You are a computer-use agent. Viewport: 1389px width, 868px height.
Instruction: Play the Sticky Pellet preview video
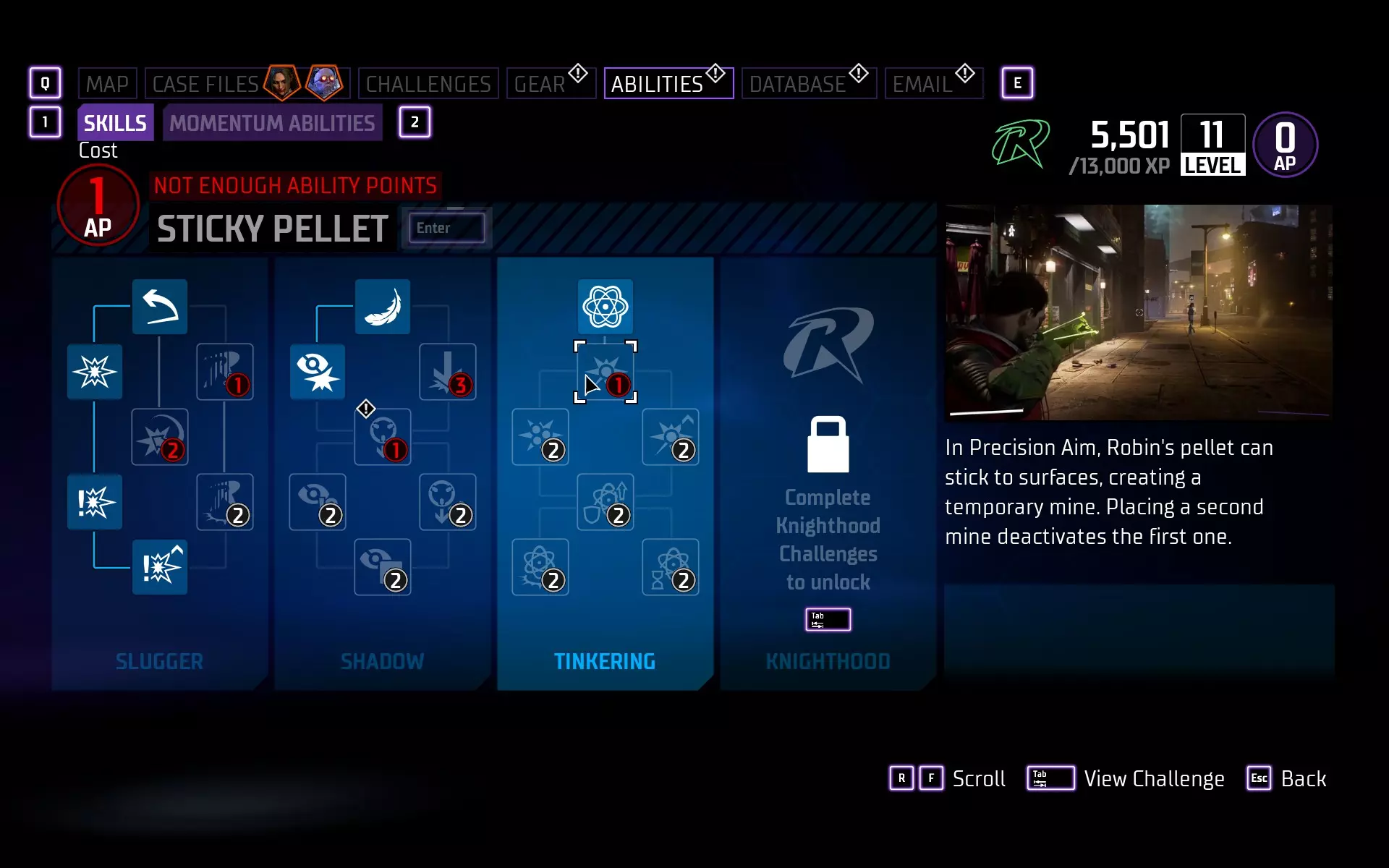pos(1139,312)
